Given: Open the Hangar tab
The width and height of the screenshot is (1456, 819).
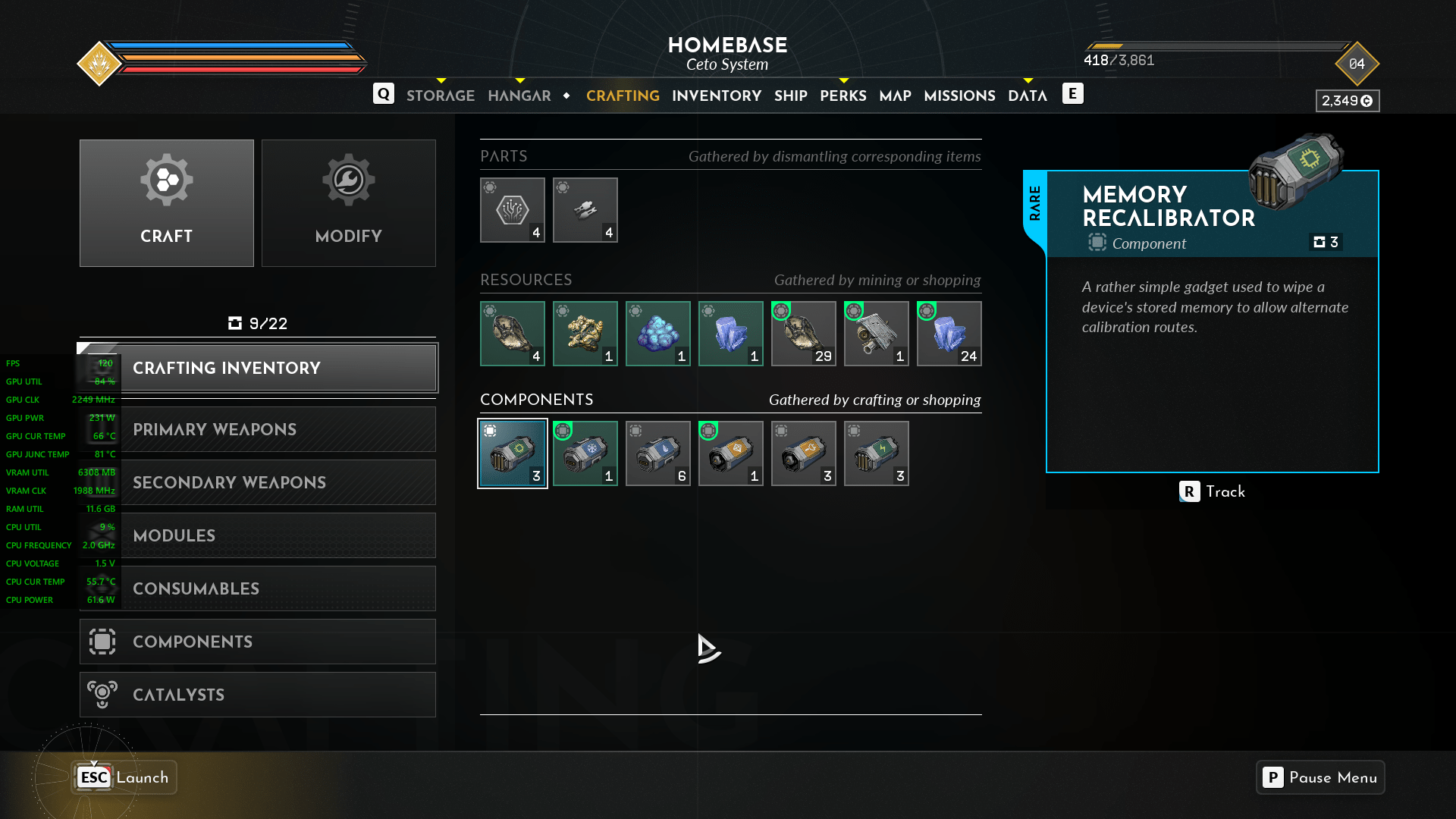Looking at the screenshot, I should tap(519, 96).
